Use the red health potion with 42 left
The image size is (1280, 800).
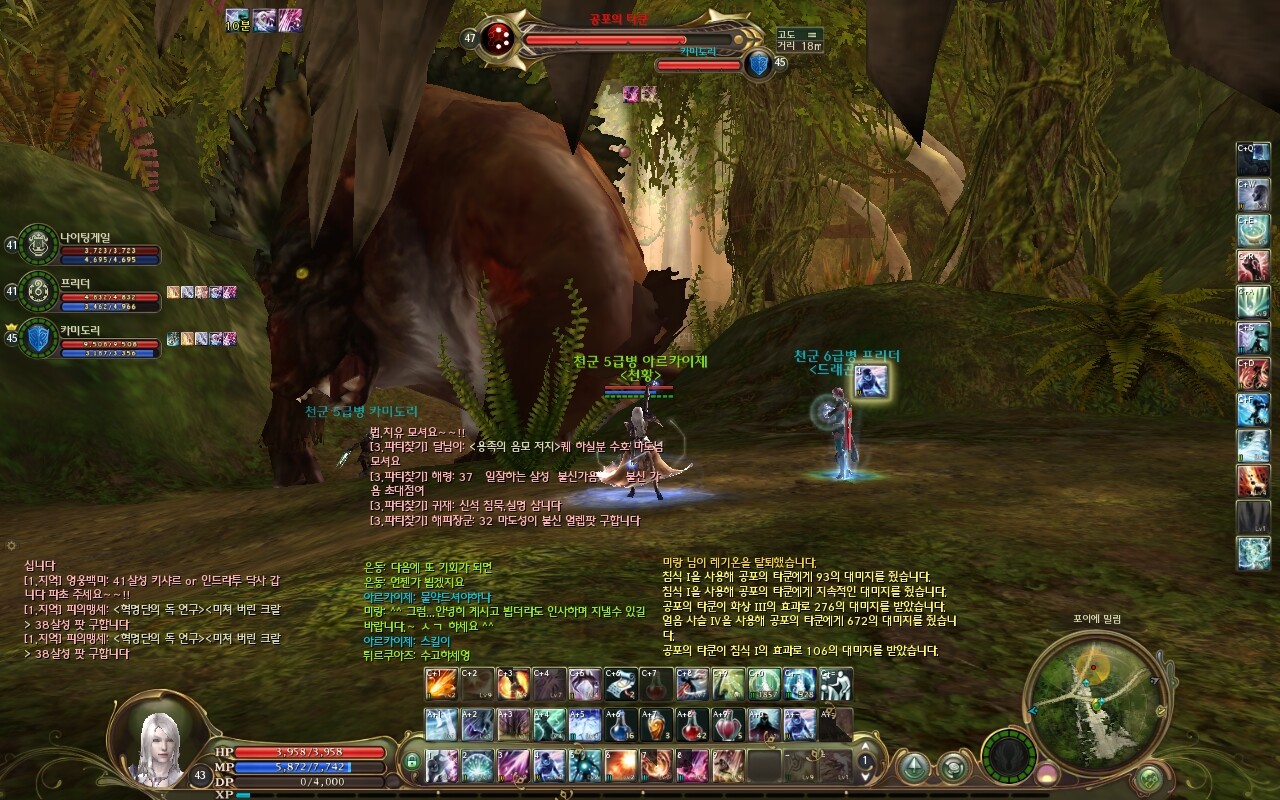tap(691, 724)
